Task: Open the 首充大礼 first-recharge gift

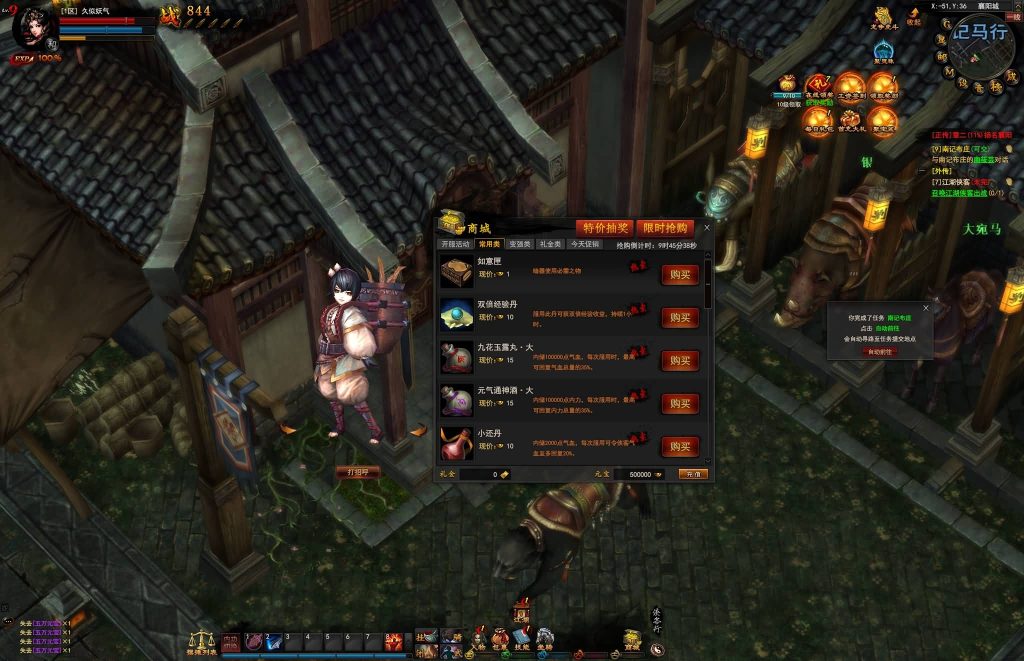Action: click(850, 119)
